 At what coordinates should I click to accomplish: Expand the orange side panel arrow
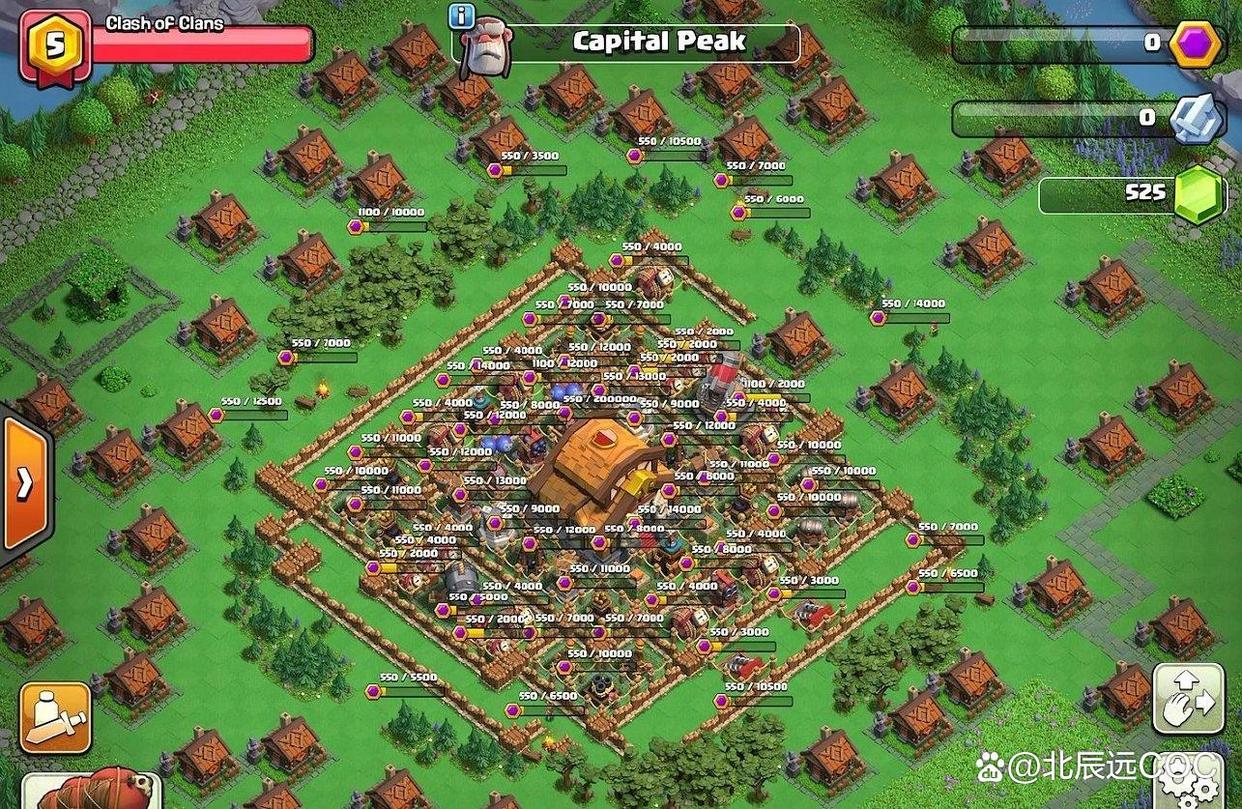click(x=25, y=483)
